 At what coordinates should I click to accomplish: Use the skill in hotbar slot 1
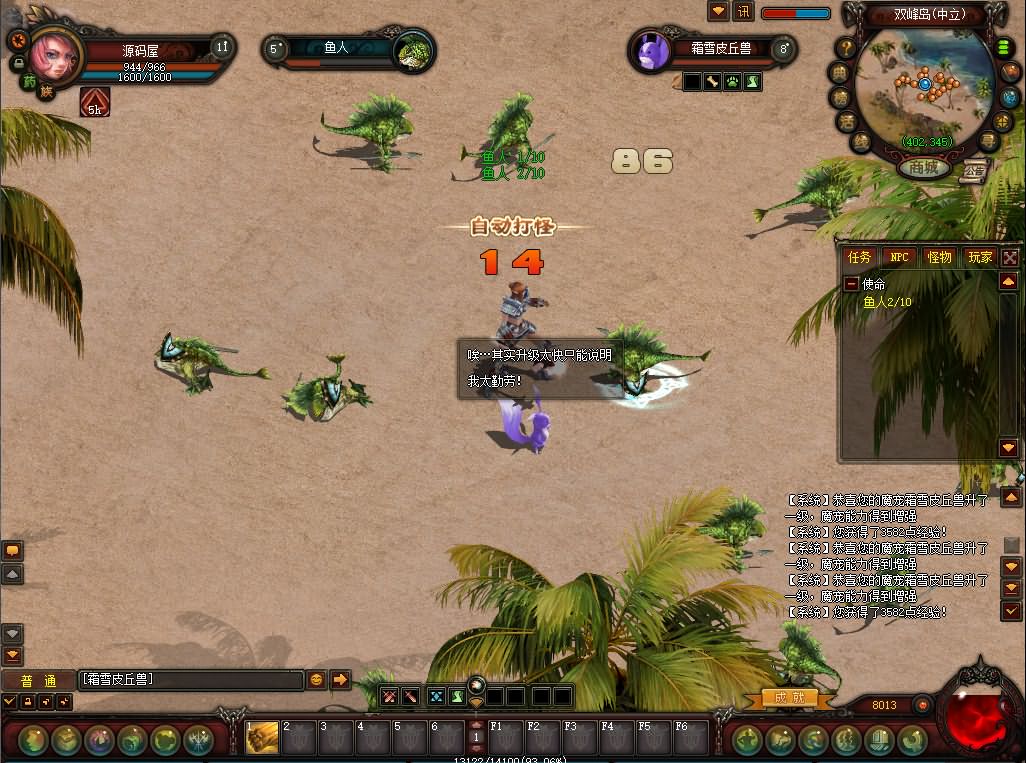[x=262, y=738]
